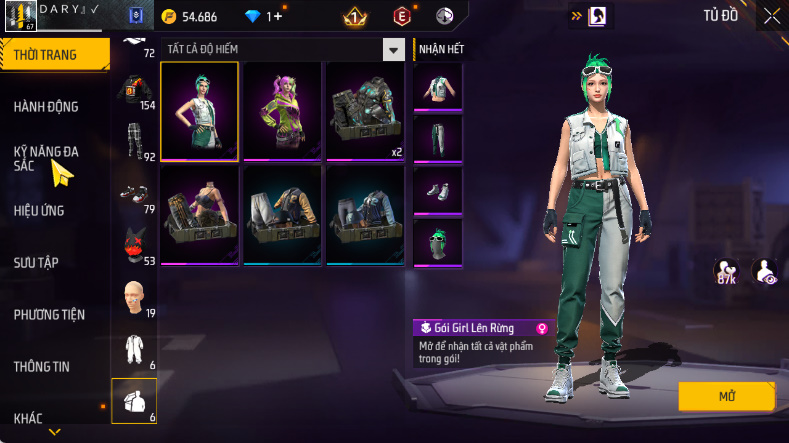Select the pink-haired girl bundle
The image size is (789, 443).
pos(282,110)
